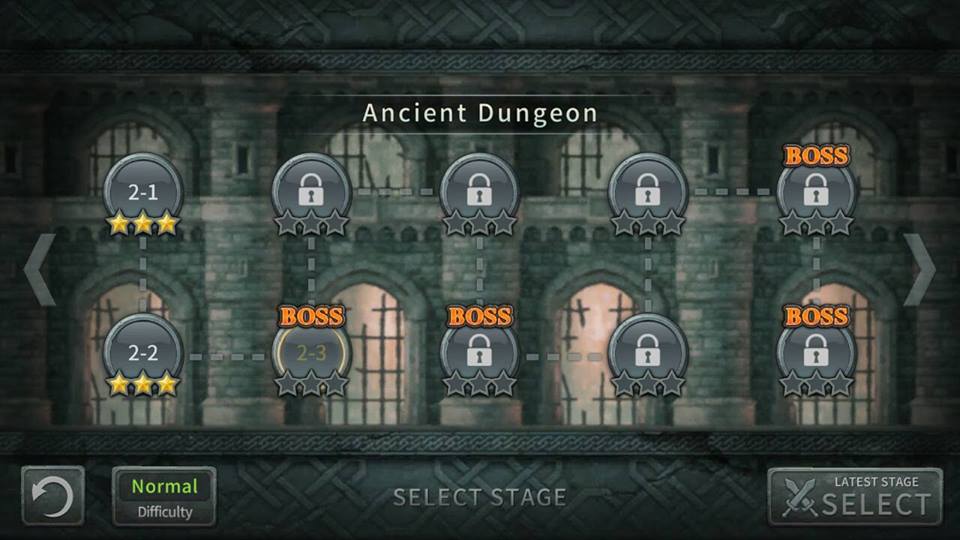This screenshot has height=540, width=960.
Task: Select stage 2-1
Action: (x=143, y=193)
